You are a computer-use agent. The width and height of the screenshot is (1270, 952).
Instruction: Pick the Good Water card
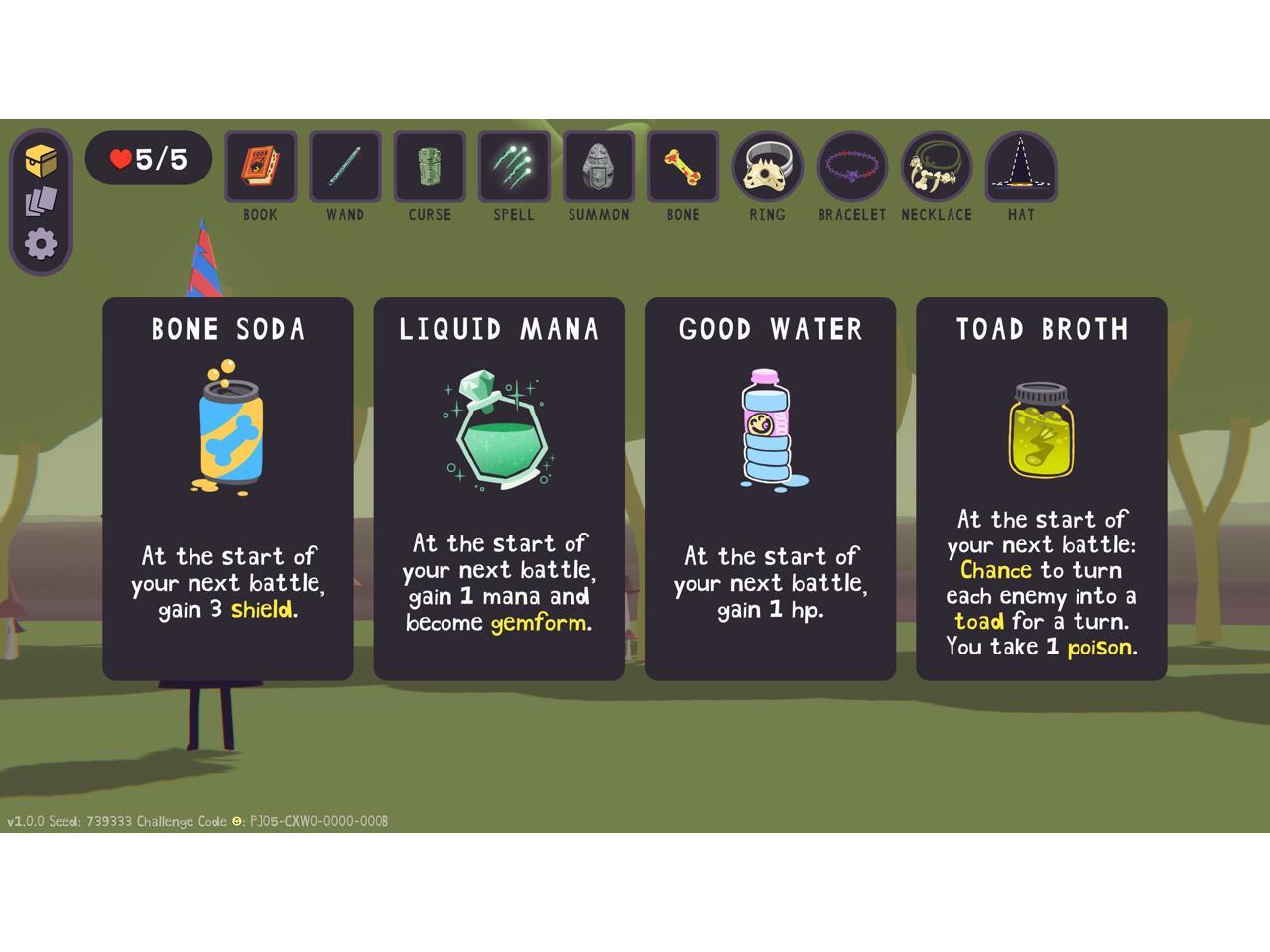[770, 488]
